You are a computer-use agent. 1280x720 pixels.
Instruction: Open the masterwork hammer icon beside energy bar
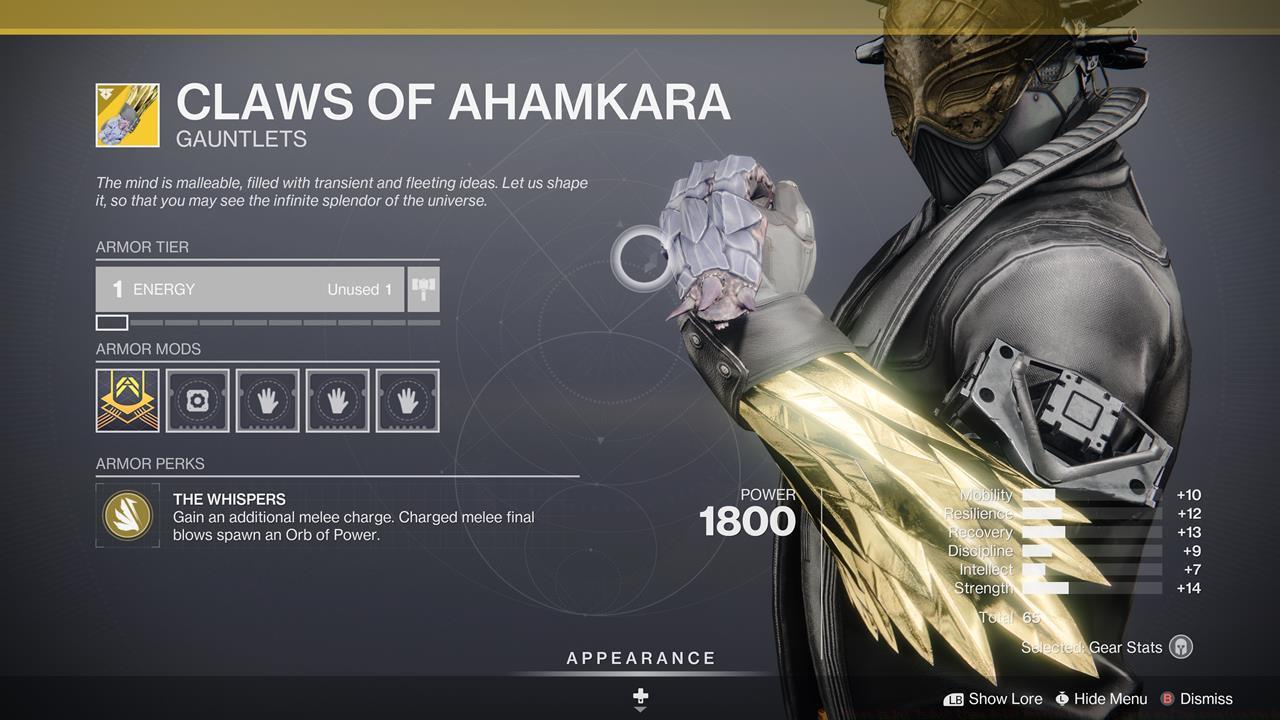[422, 289]
